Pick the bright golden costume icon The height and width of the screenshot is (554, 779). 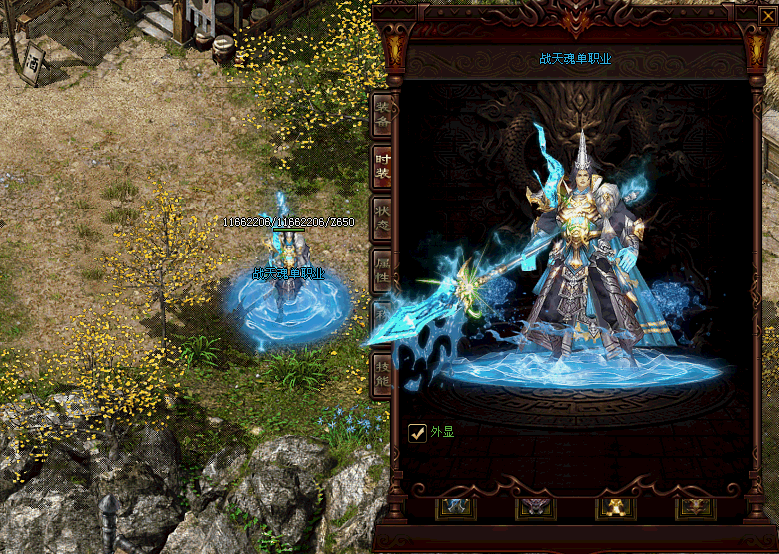[x=615, y=508]
